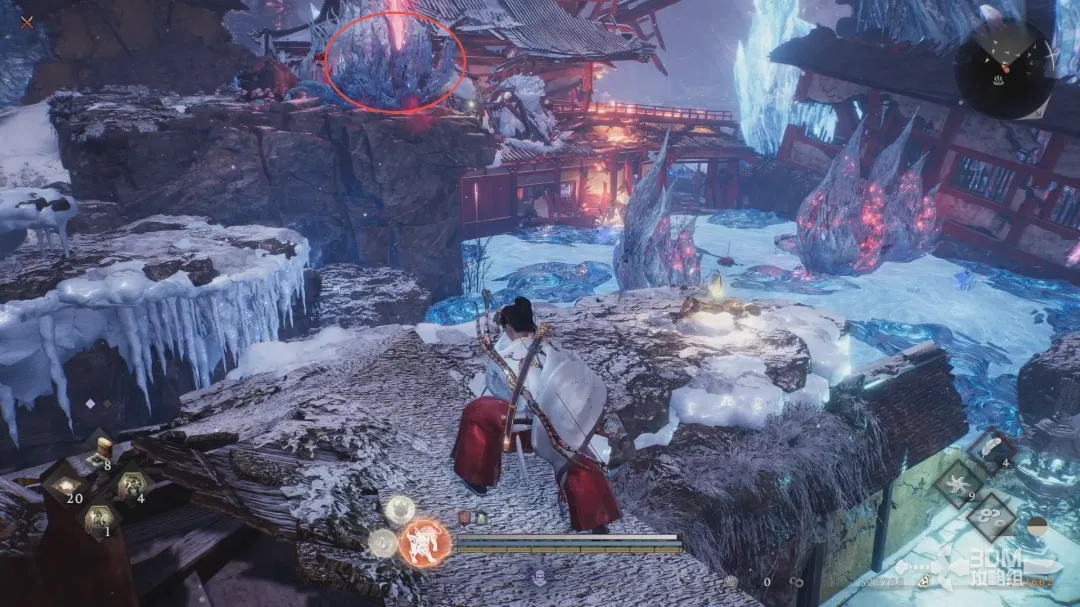Select the white feather item slot
Viewport: 1080px width, 607px height.
[x=992, y=450]
